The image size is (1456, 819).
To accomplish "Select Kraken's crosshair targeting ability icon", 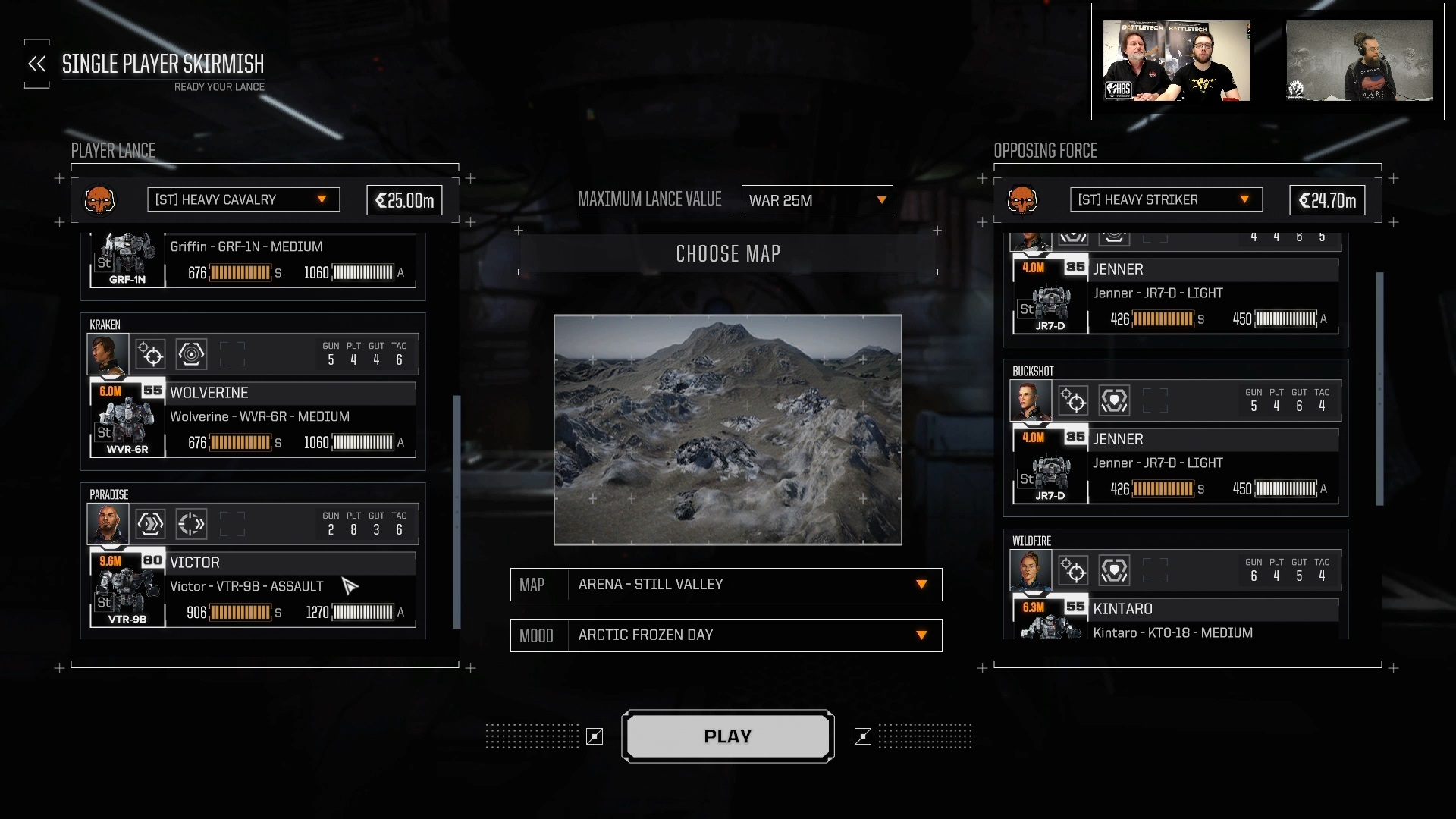I will click(x=150, y=354).
